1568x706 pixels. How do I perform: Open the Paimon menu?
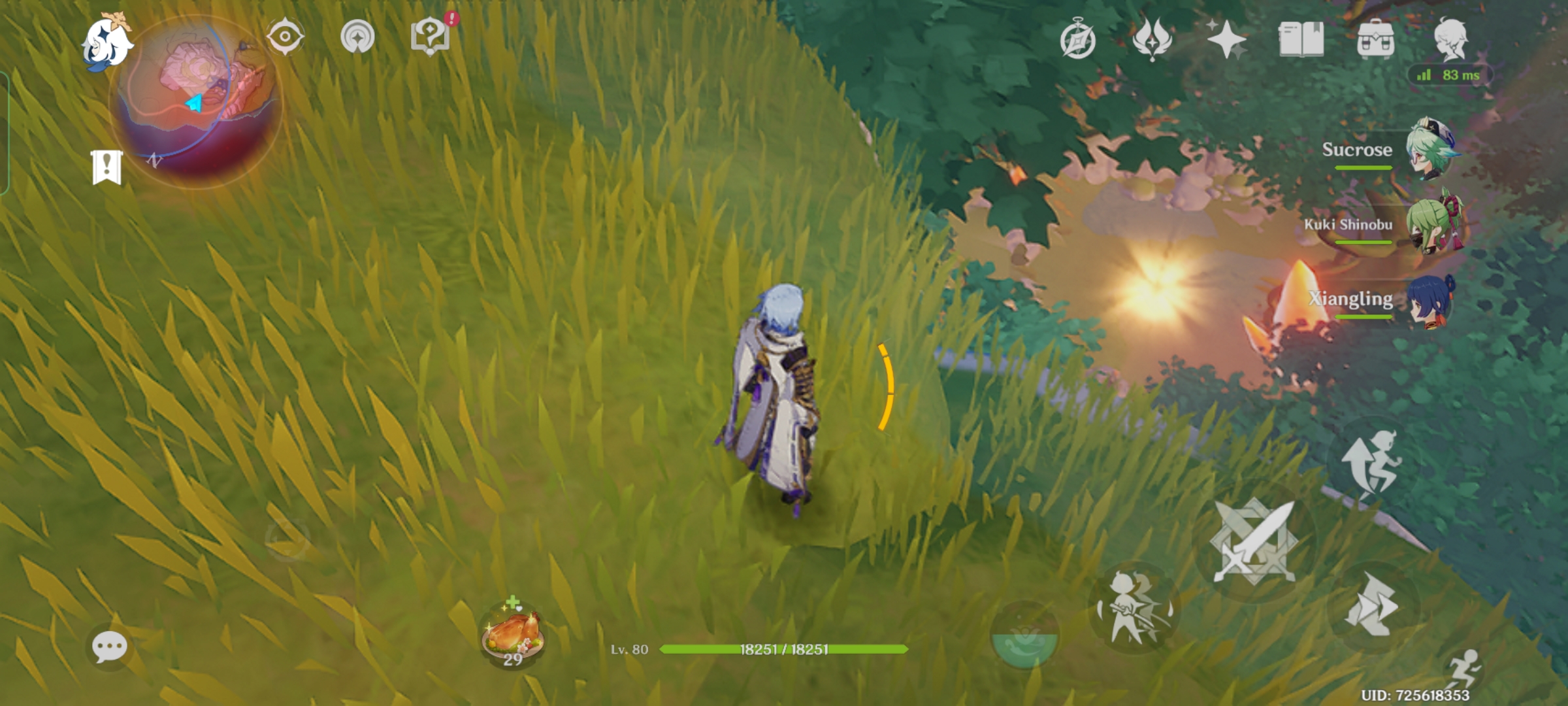[x=108, y=42]
